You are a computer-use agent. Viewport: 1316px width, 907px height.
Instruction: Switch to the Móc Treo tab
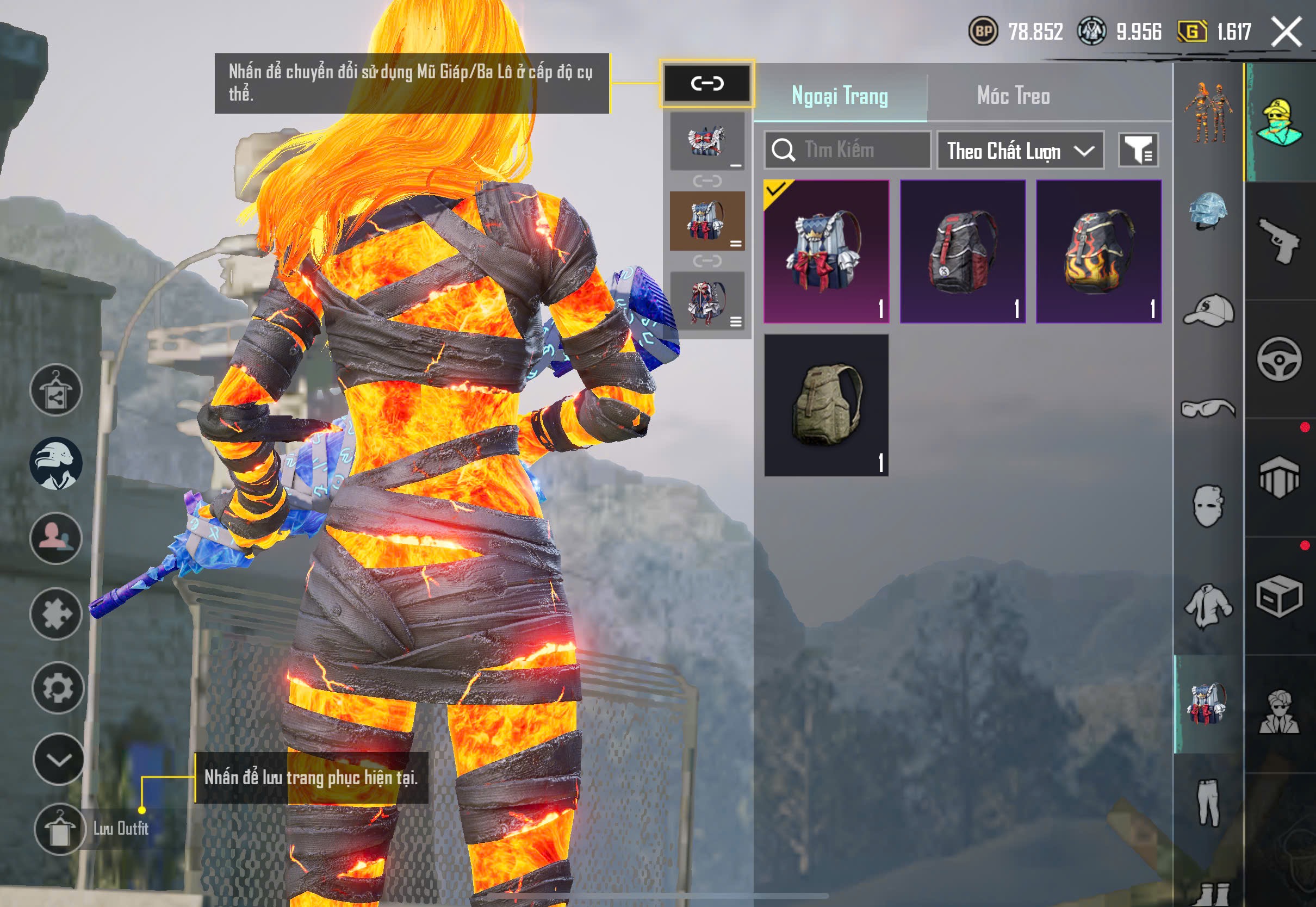coord(1013,96)
